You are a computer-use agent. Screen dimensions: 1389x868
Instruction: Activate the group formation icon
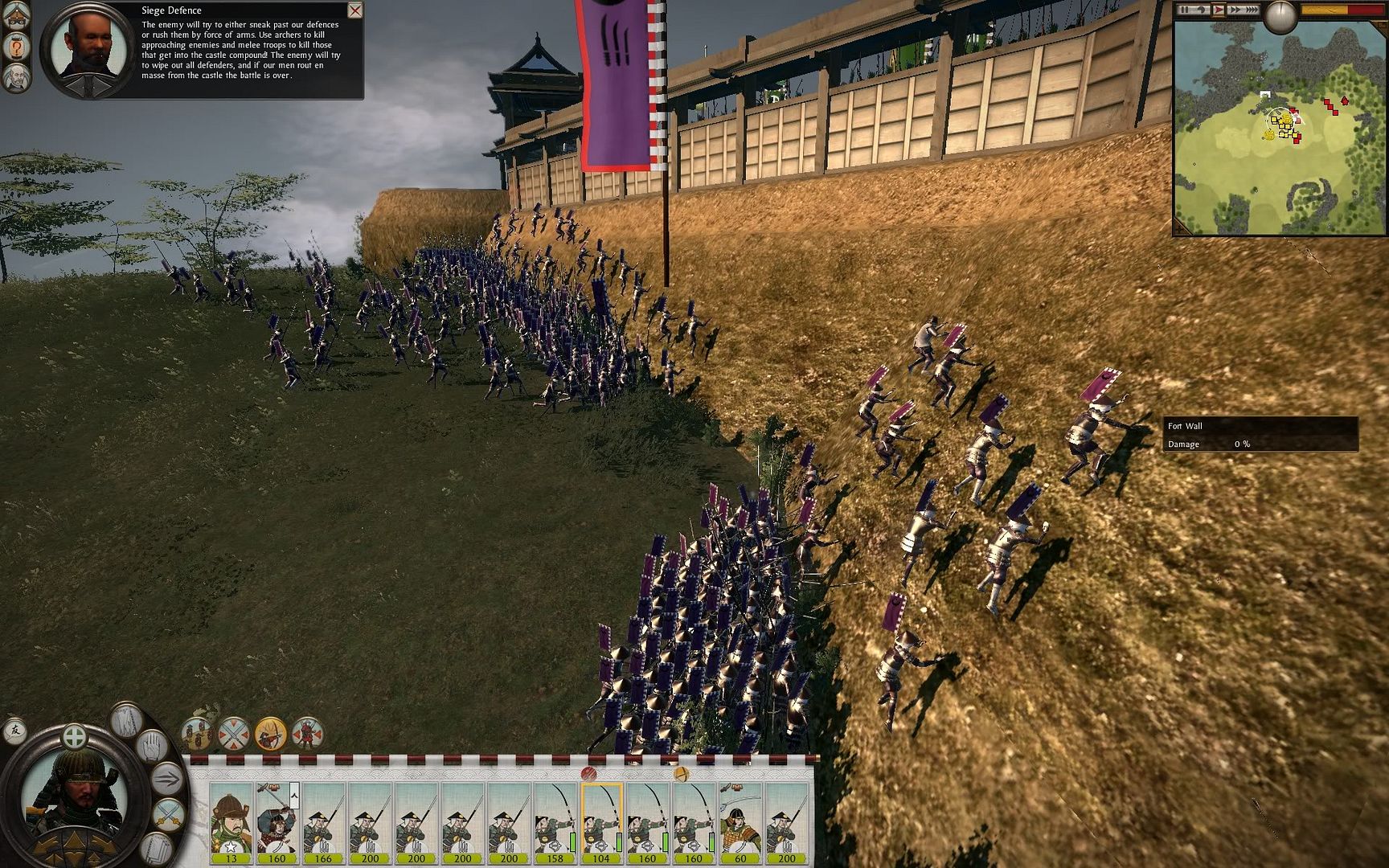point(197,733)
